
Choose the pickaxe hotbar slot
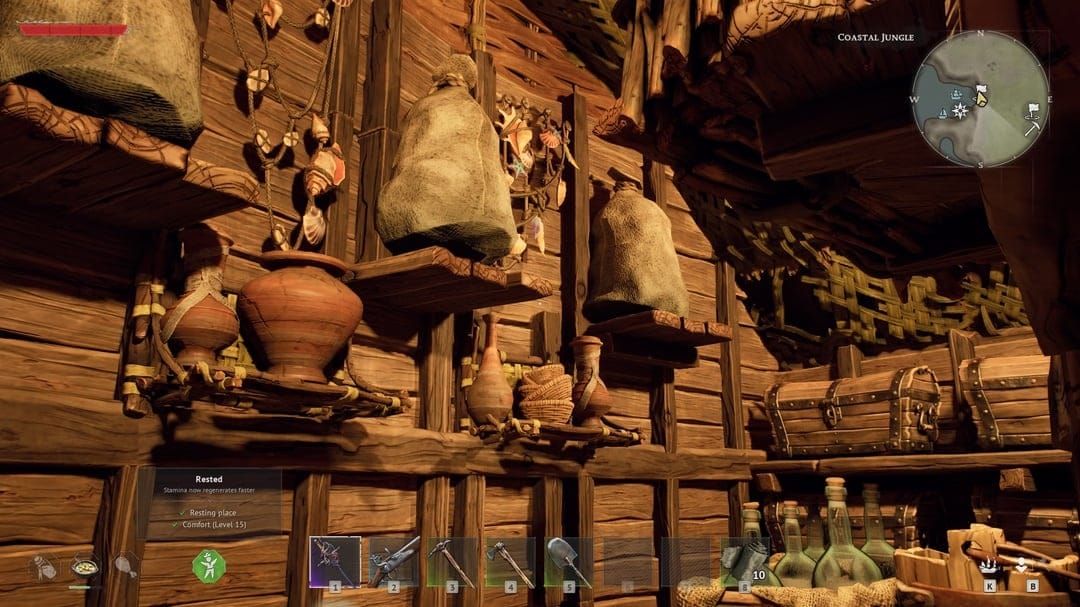click(x=451, y=561)
